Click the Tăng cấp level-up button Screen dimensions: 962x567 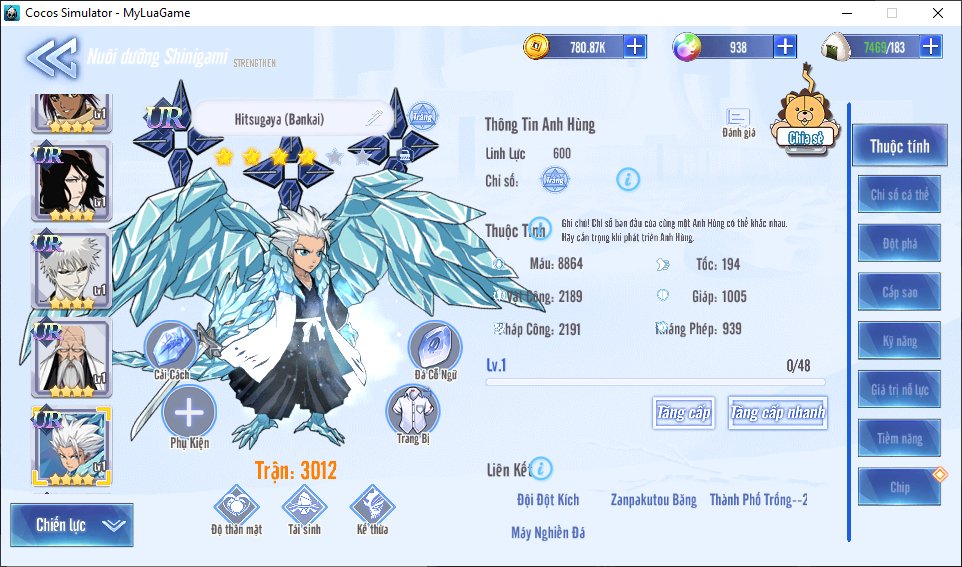pos(684,412)
